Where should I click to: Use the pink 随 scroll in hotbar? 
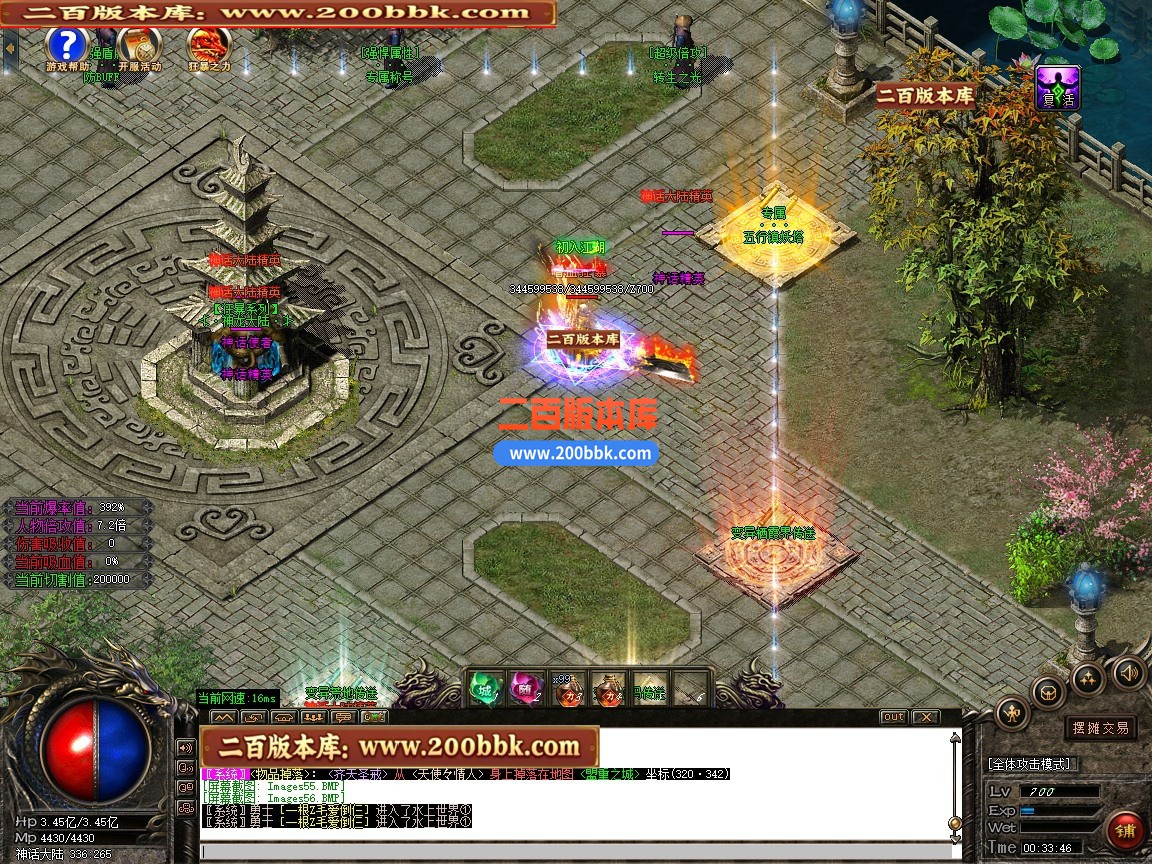[526, 688]
